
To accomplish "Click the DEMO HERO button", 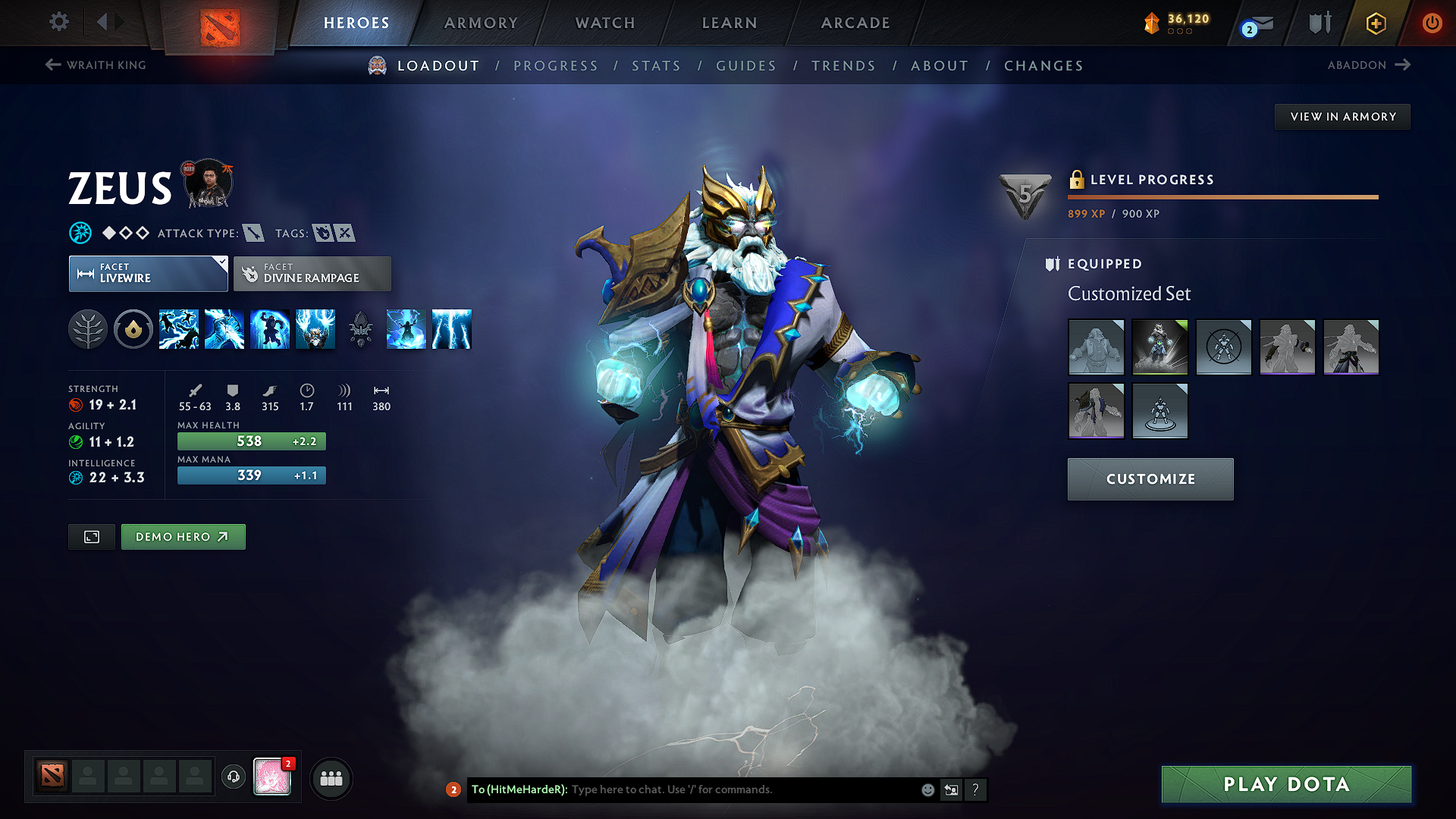I will (x=183, y=536).
